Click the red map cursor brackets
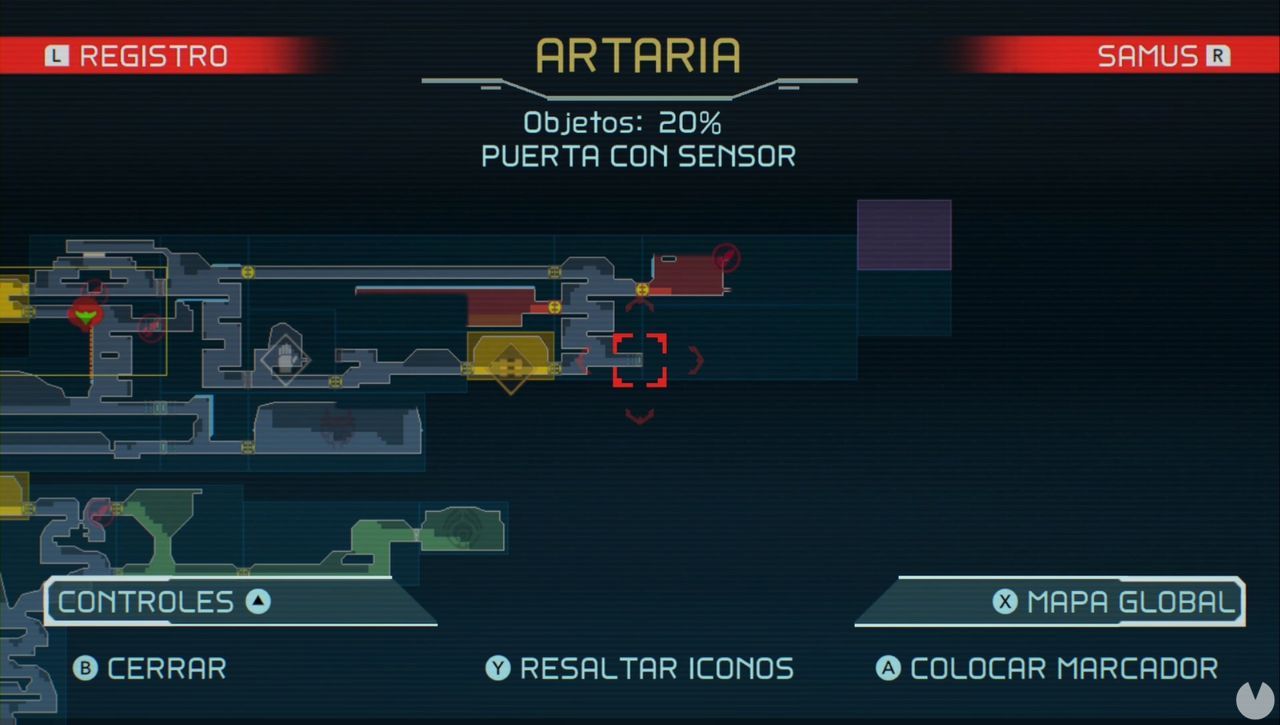The image size is (1280, 725). pos(639,362)
